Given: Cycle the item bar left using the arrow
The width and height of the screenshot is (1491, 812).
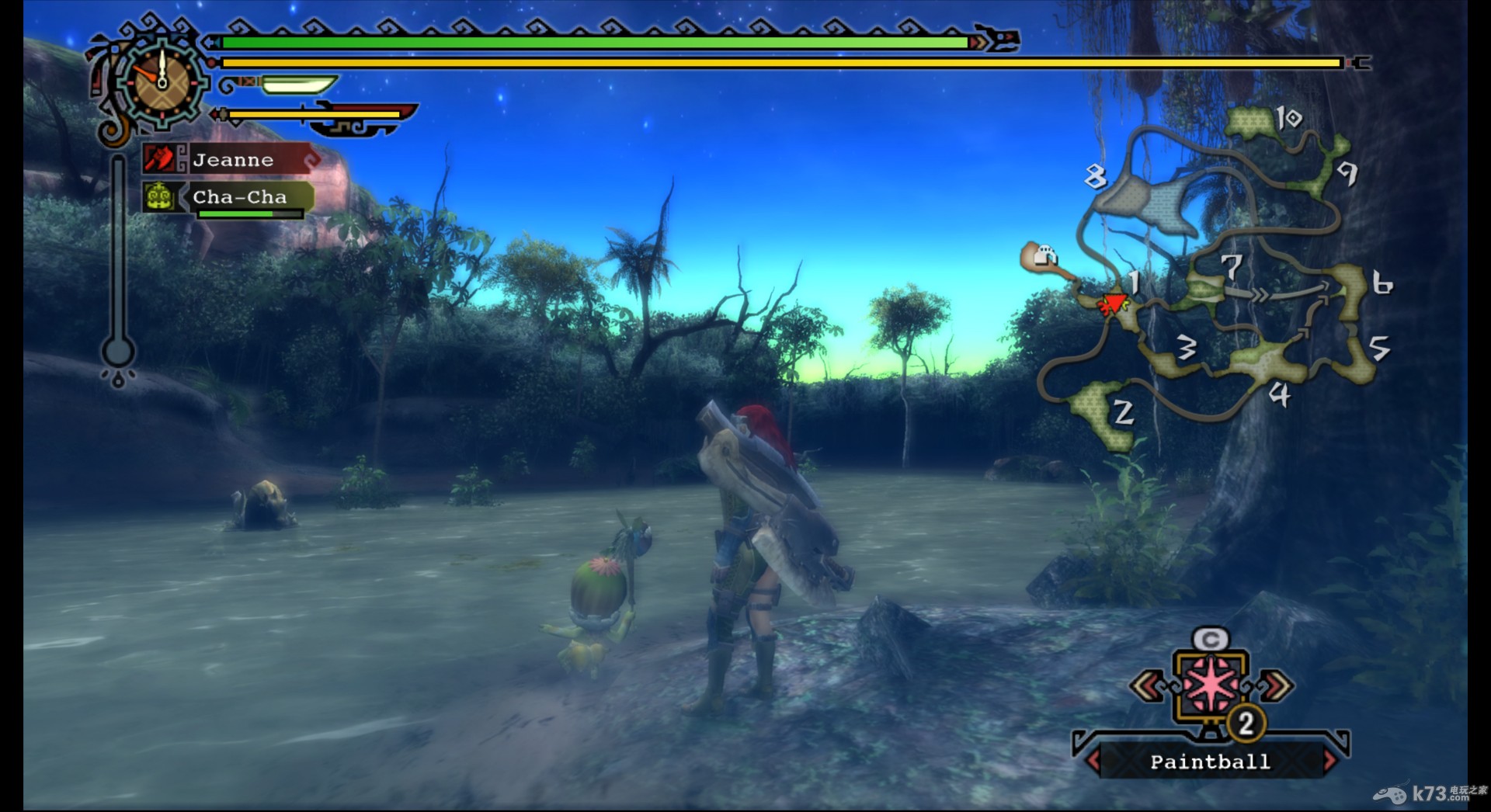Looking at the screenshot, I should click(1146, 686).
